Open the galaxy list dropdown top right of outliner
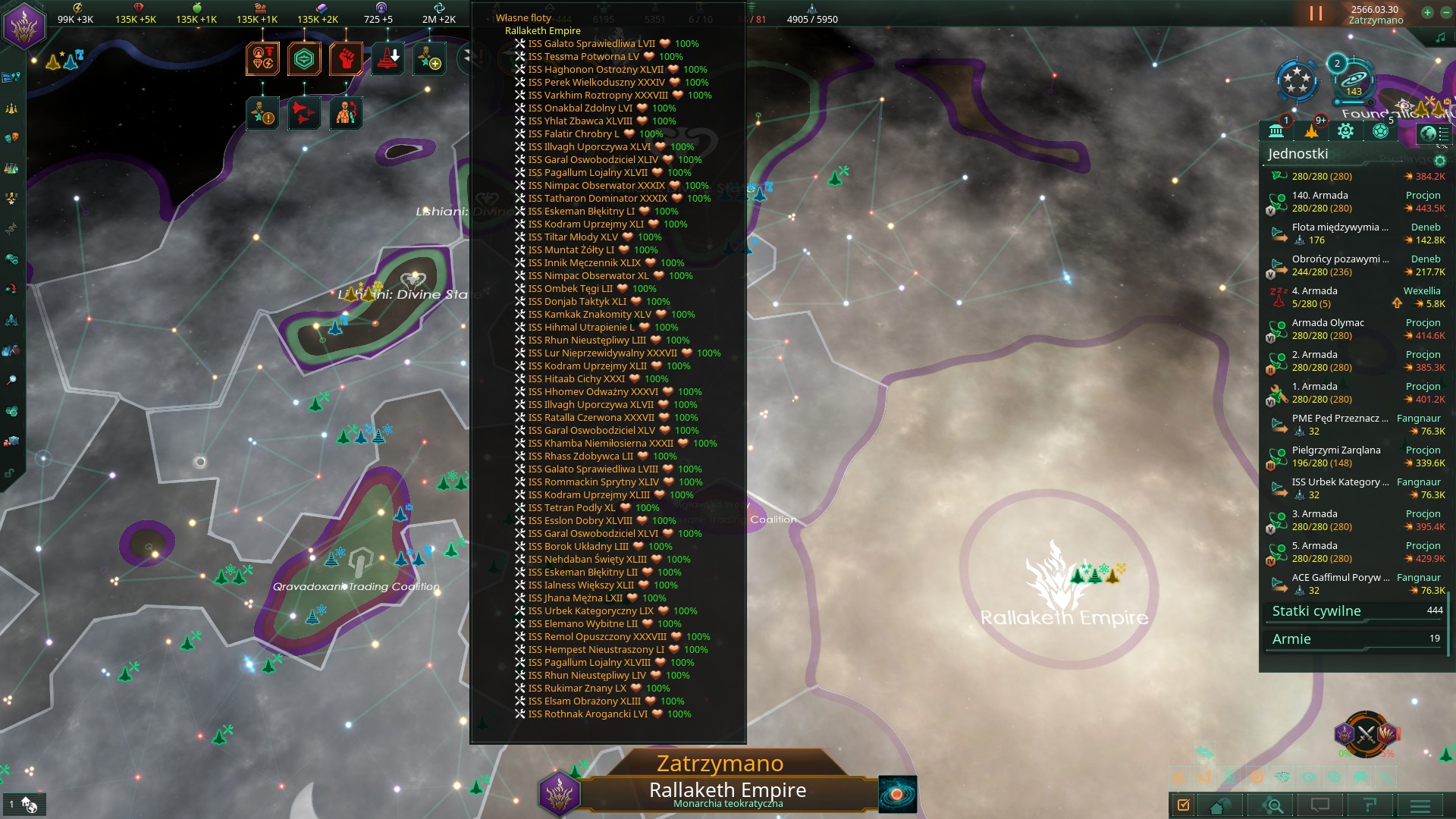The width and height of the screenshot is (1456, 819). [1432, 133]
